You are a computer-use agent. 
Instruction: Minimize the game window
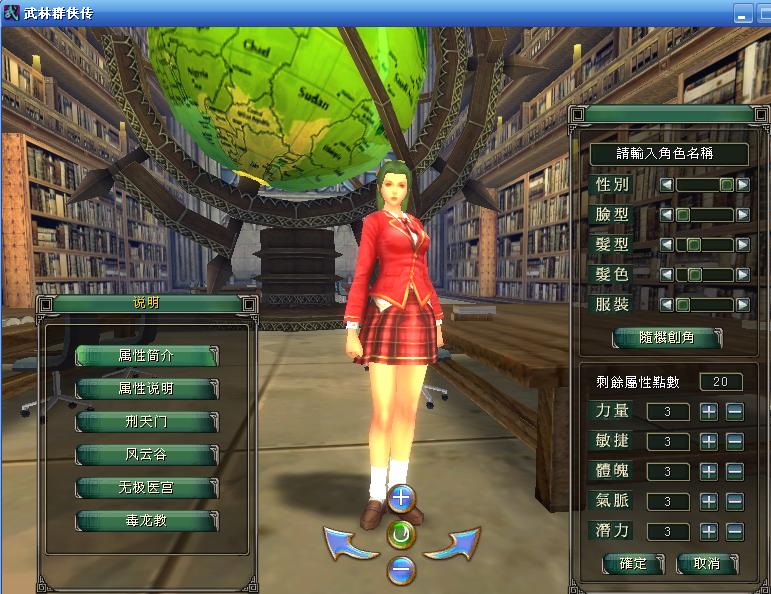[742, 15]
